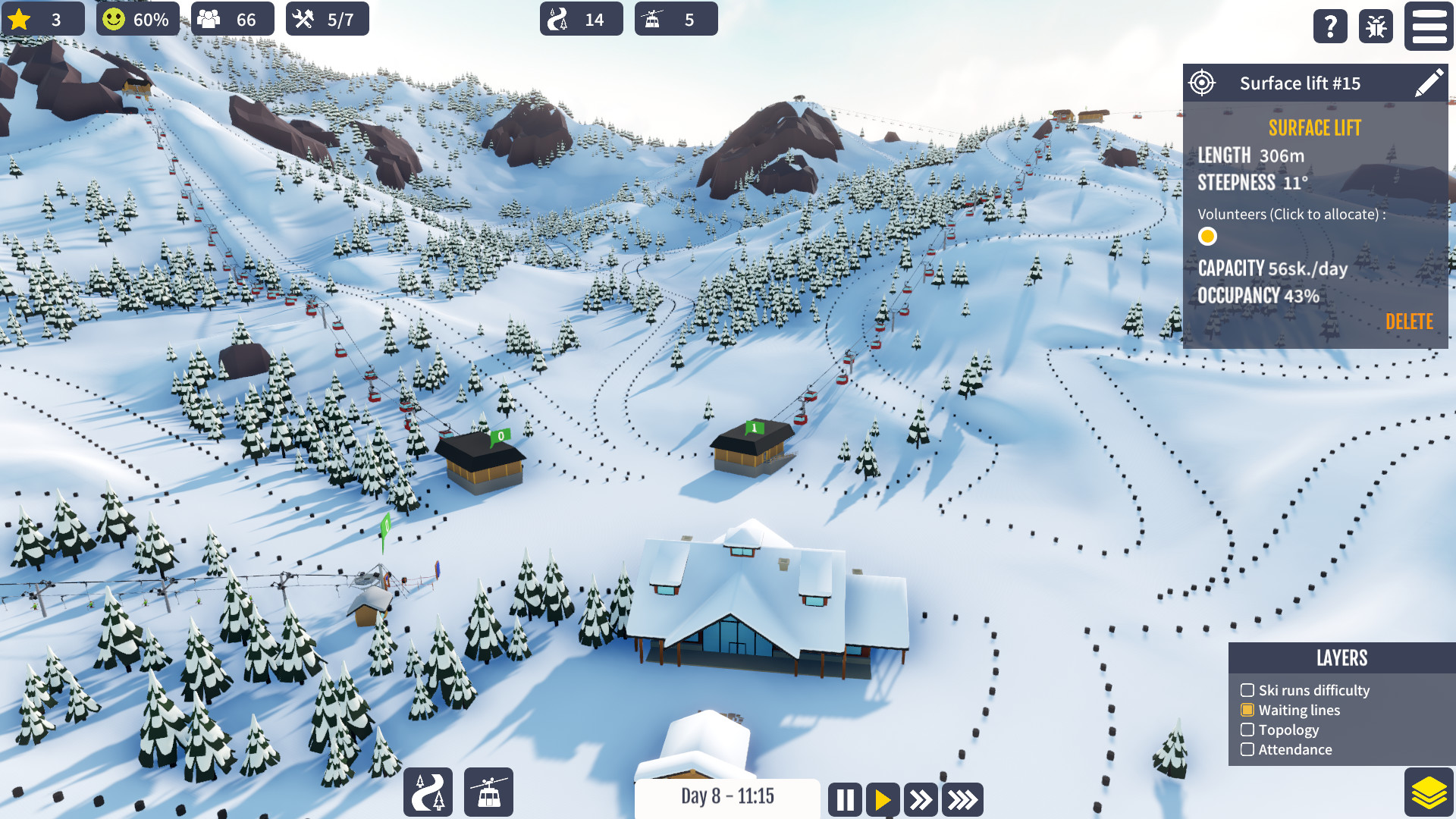
Task: Open the visitors counter showing 66
Action: 232,19
